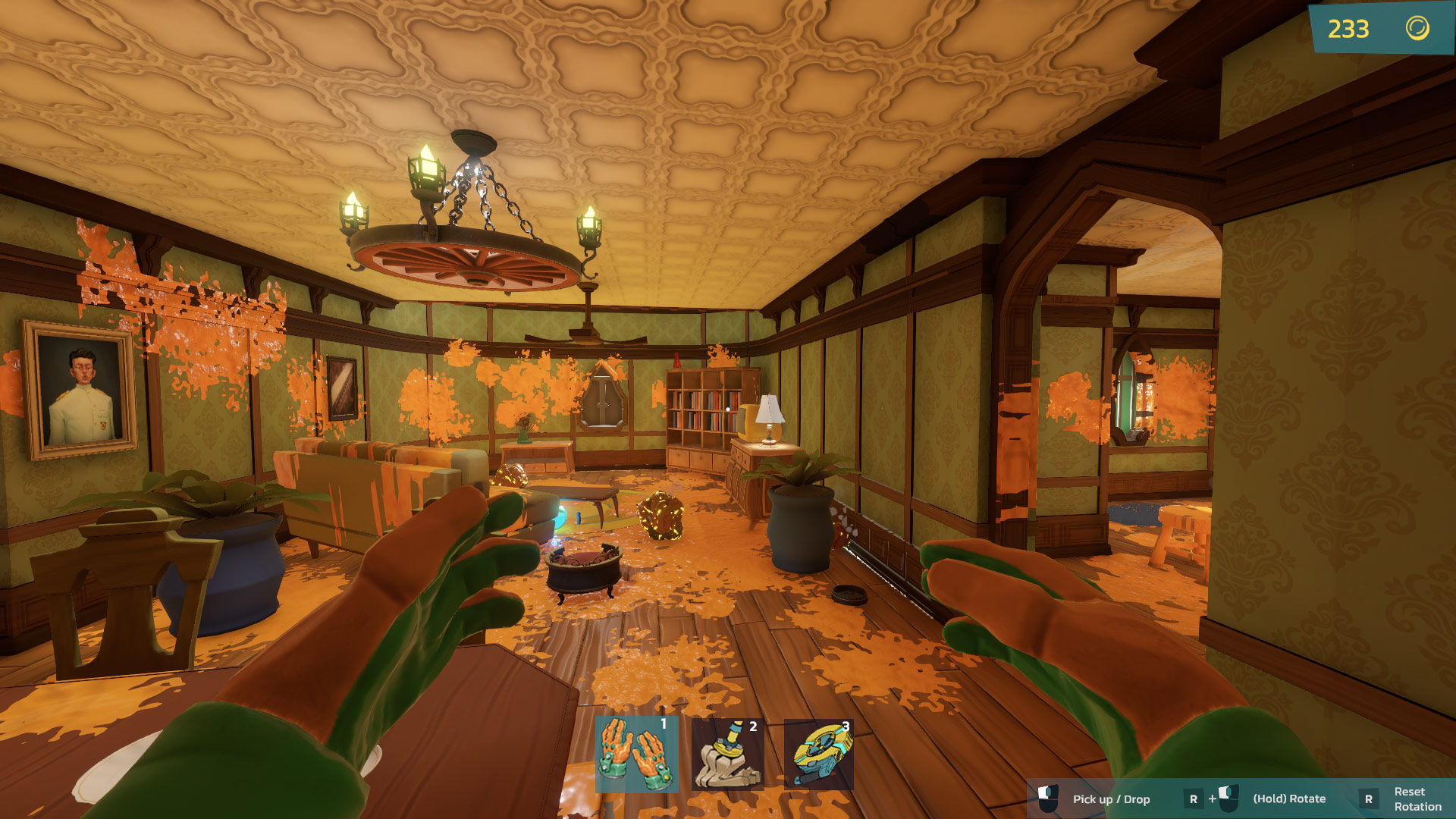Click the number 3 badge on the disc slot

pos(844,726)
